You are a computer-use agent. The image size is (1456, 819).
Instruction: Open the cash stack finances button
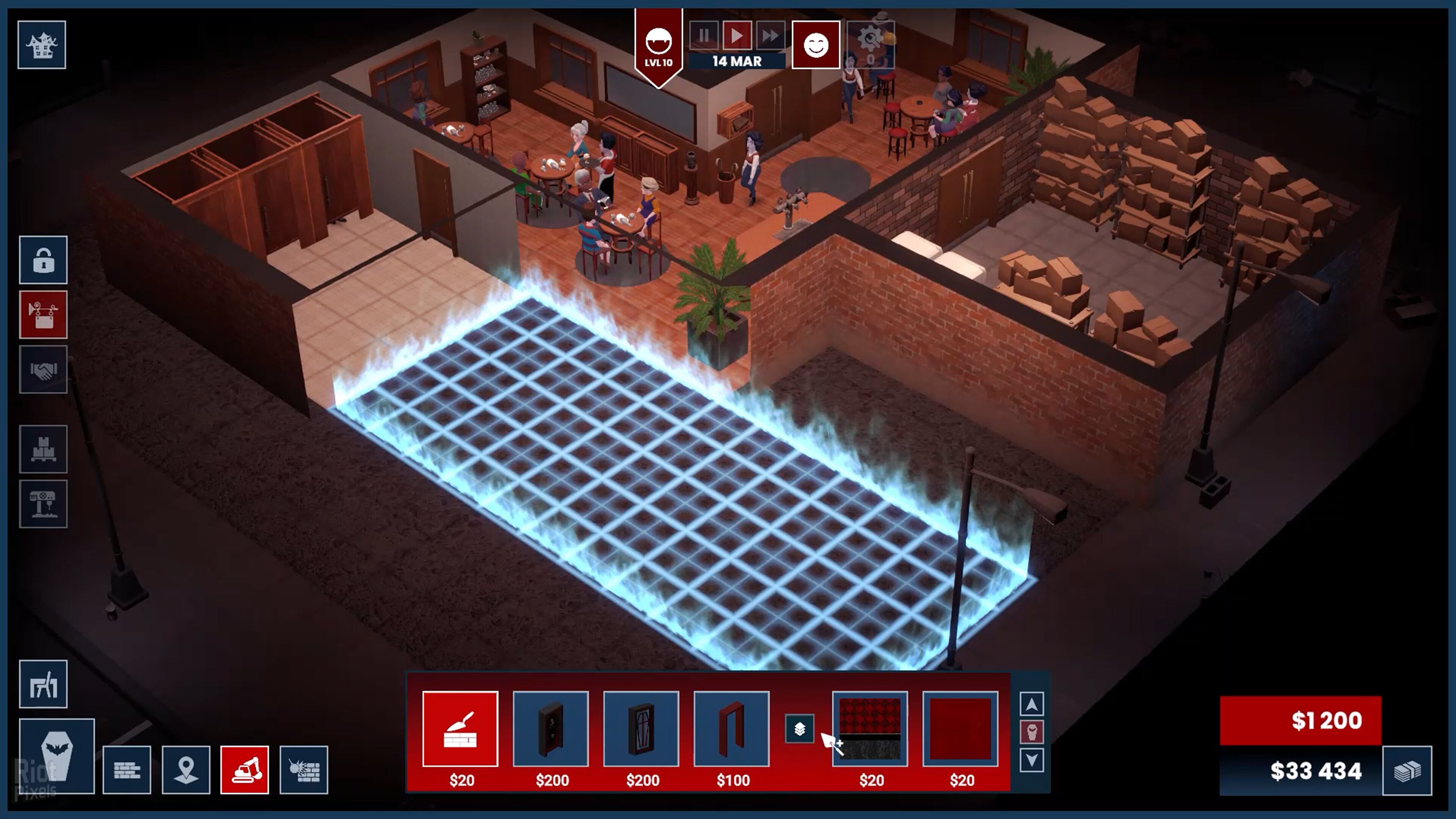[x=1407, y=771]
